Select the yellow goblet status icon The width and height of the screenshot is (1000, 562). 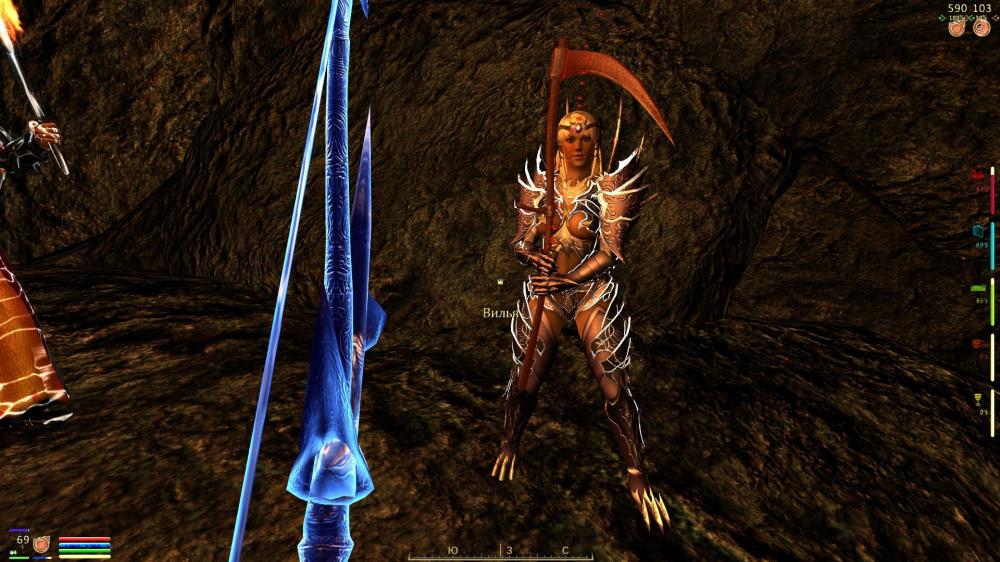tap(979, 401)
